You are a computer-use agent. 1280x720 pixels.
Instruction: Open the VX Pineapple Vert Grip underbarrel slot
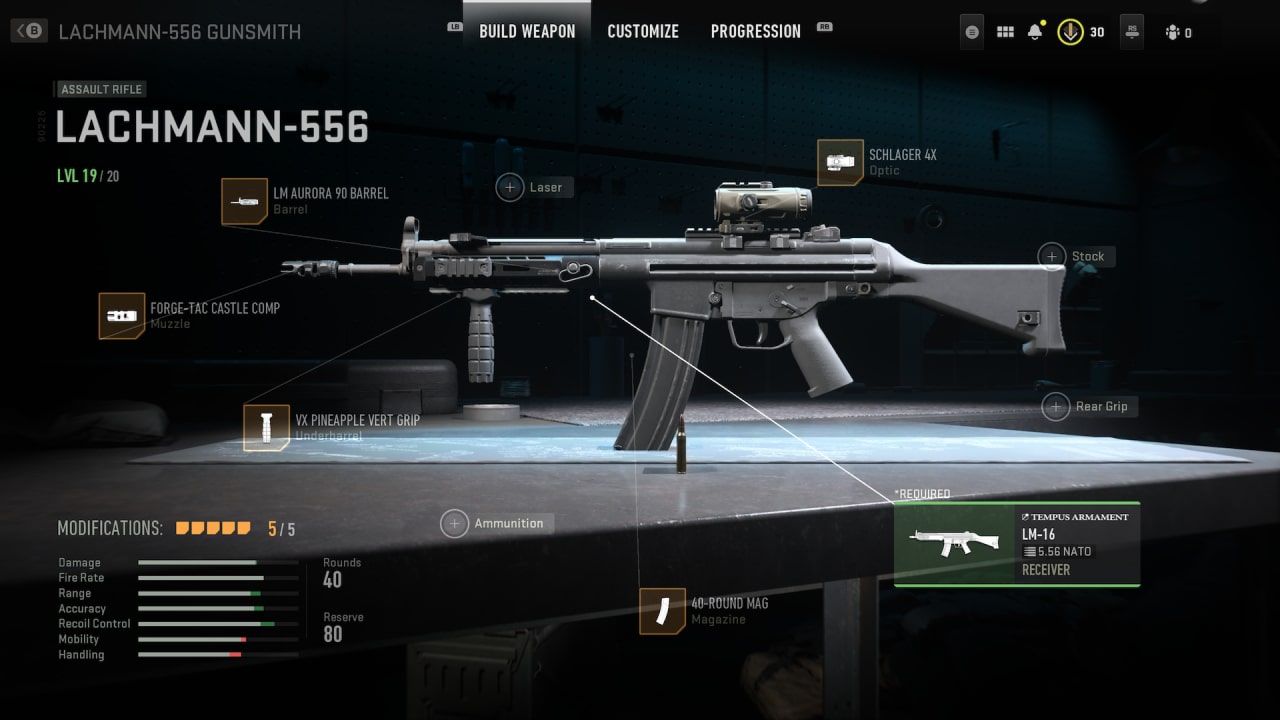[x=267, y=427]
